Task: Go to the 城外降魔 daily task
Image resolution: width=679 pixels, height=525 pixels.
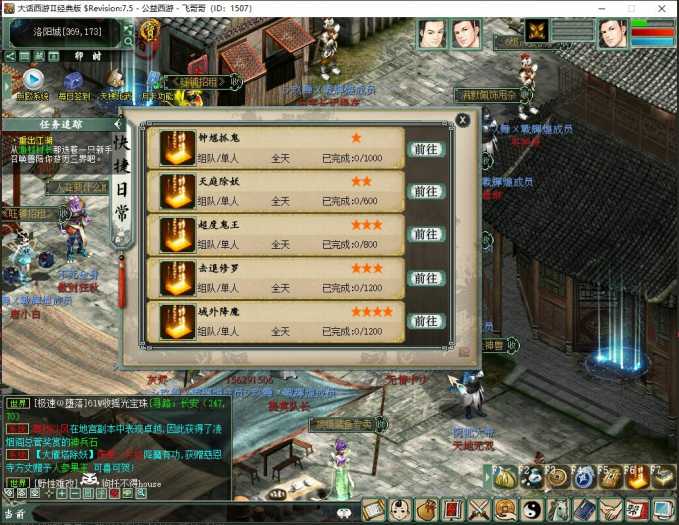Action: point(425,321)
